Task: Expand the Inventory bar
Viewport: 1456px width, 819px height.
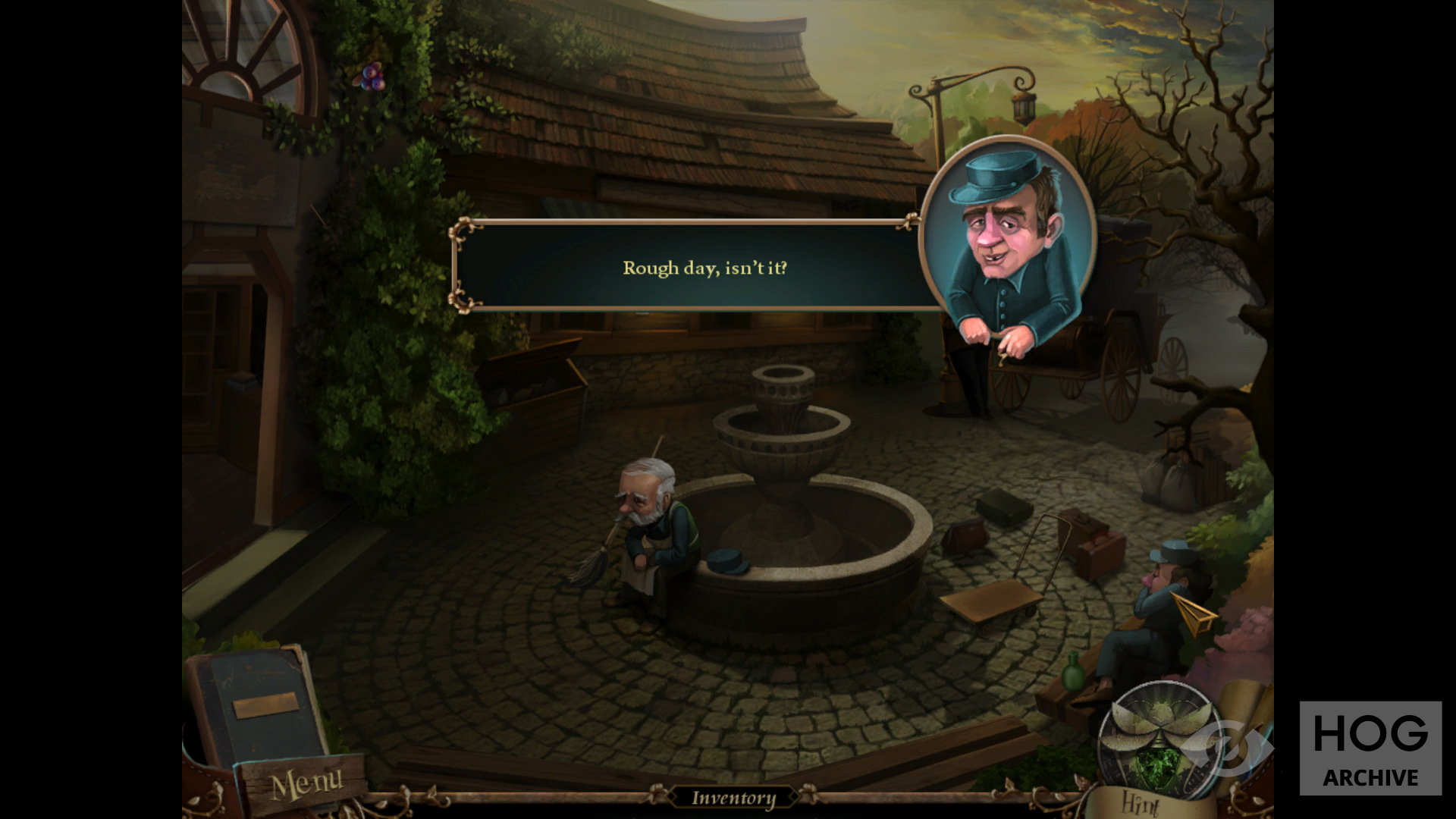Action: point(733,798)
